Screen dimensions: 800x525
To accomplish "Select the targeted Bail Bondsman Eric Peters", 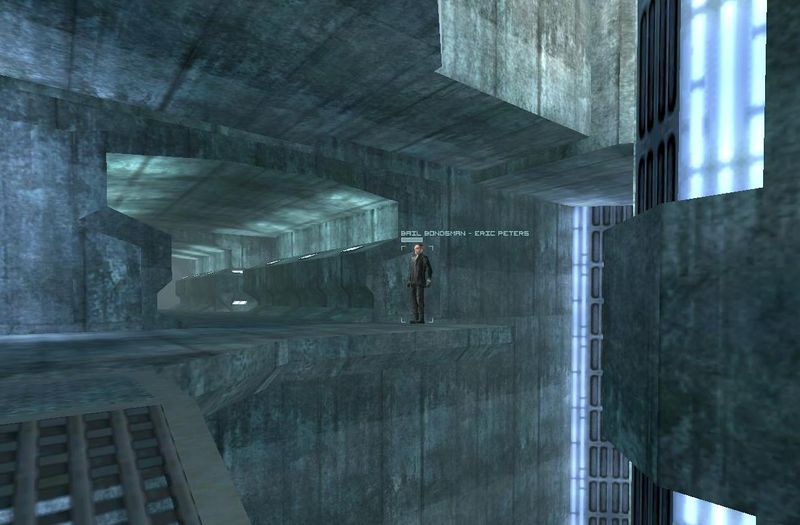I will (419, 285).
